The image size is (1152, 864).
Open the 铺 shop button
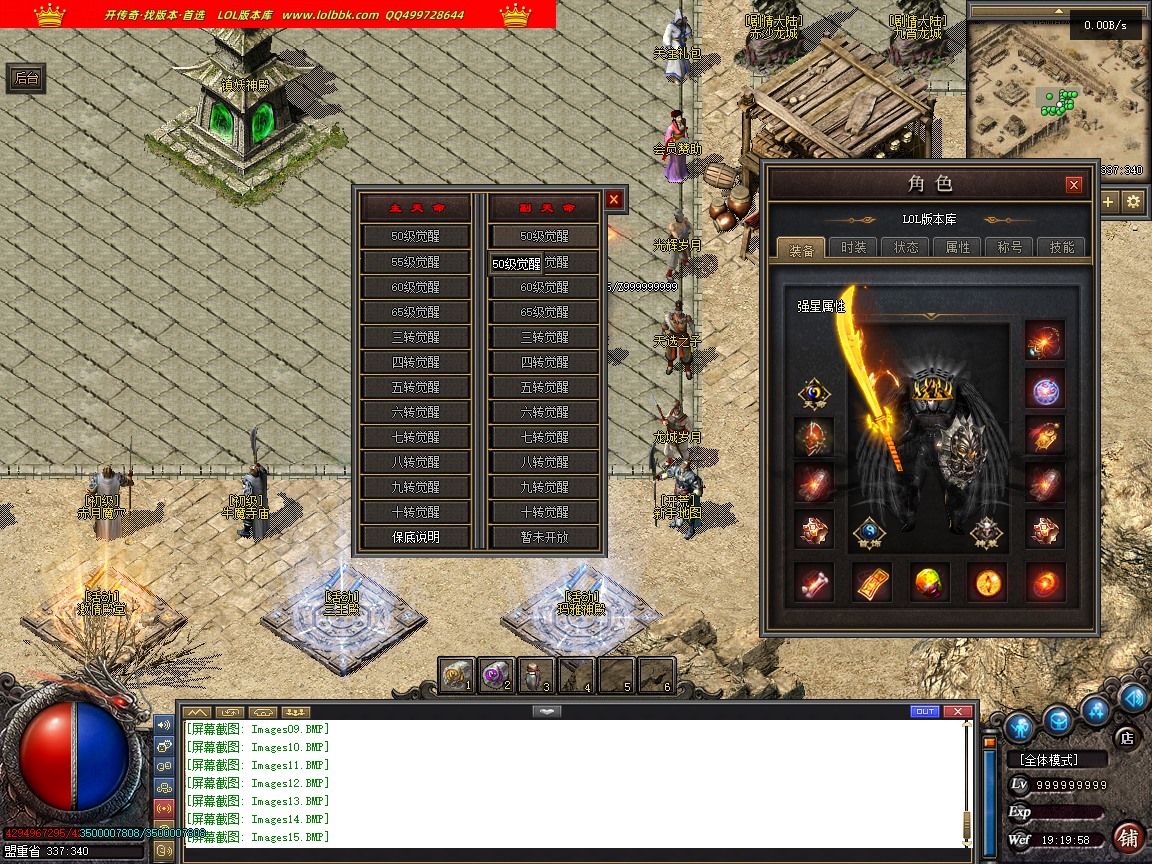(x=1129, y=836)
